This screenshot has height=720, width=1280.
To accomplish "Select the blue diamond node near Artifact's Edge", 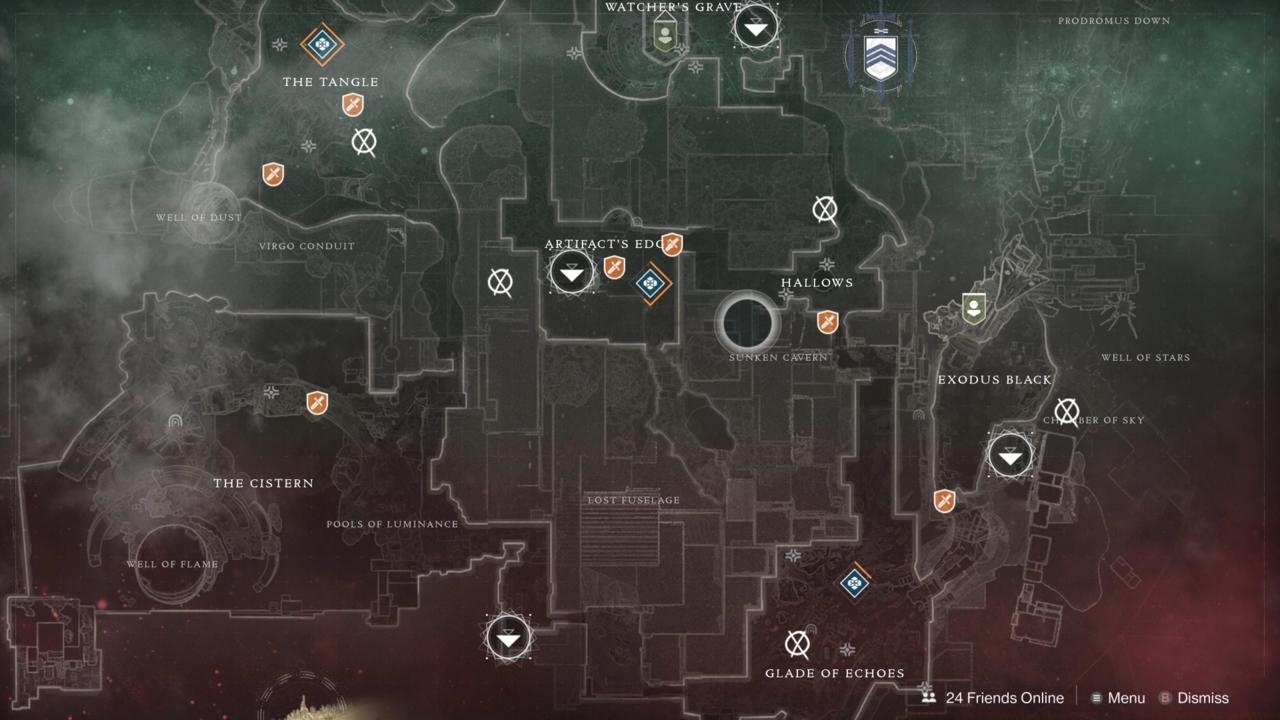I will click(650, 284).
